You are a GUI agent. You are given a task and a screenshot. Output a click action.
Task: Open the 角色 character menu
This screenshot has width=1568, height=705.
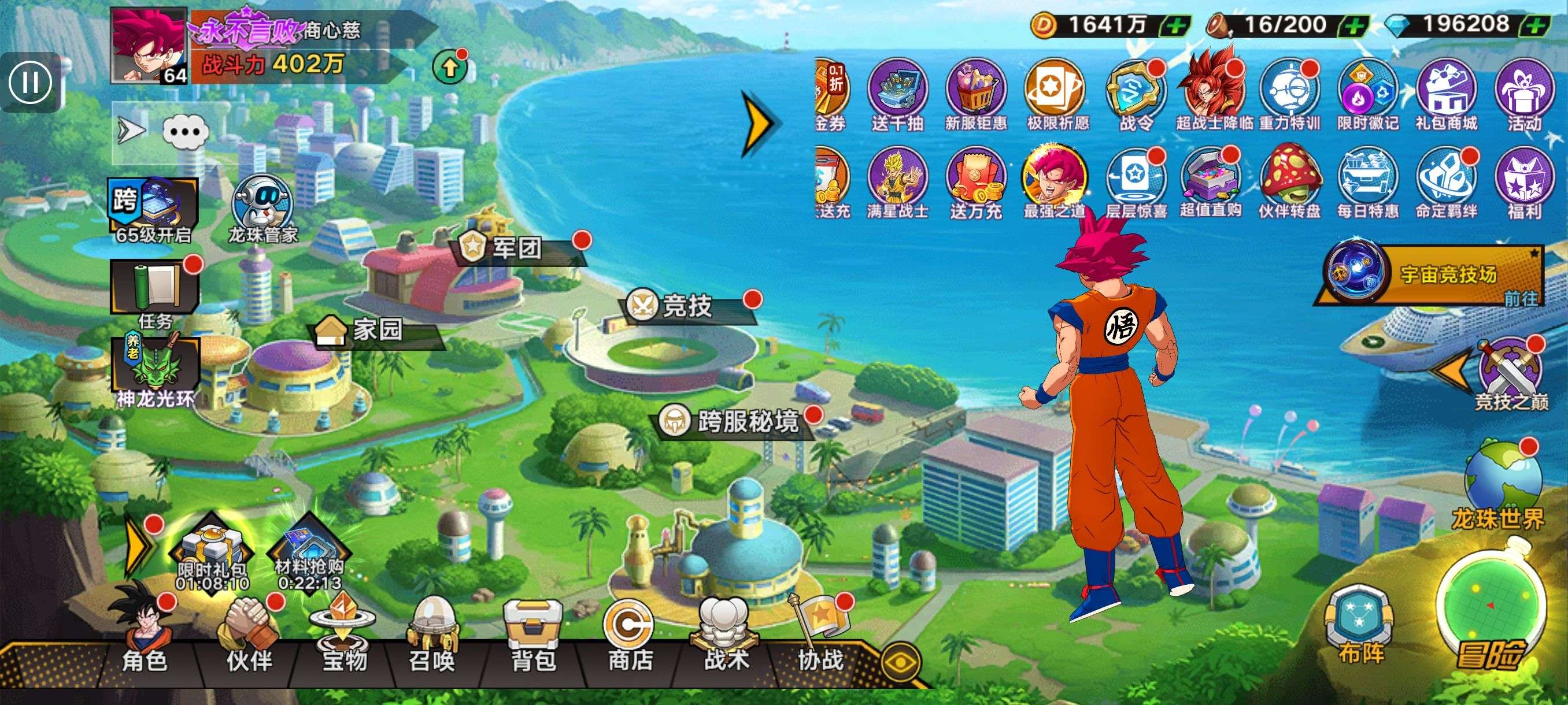pos(145,633)
